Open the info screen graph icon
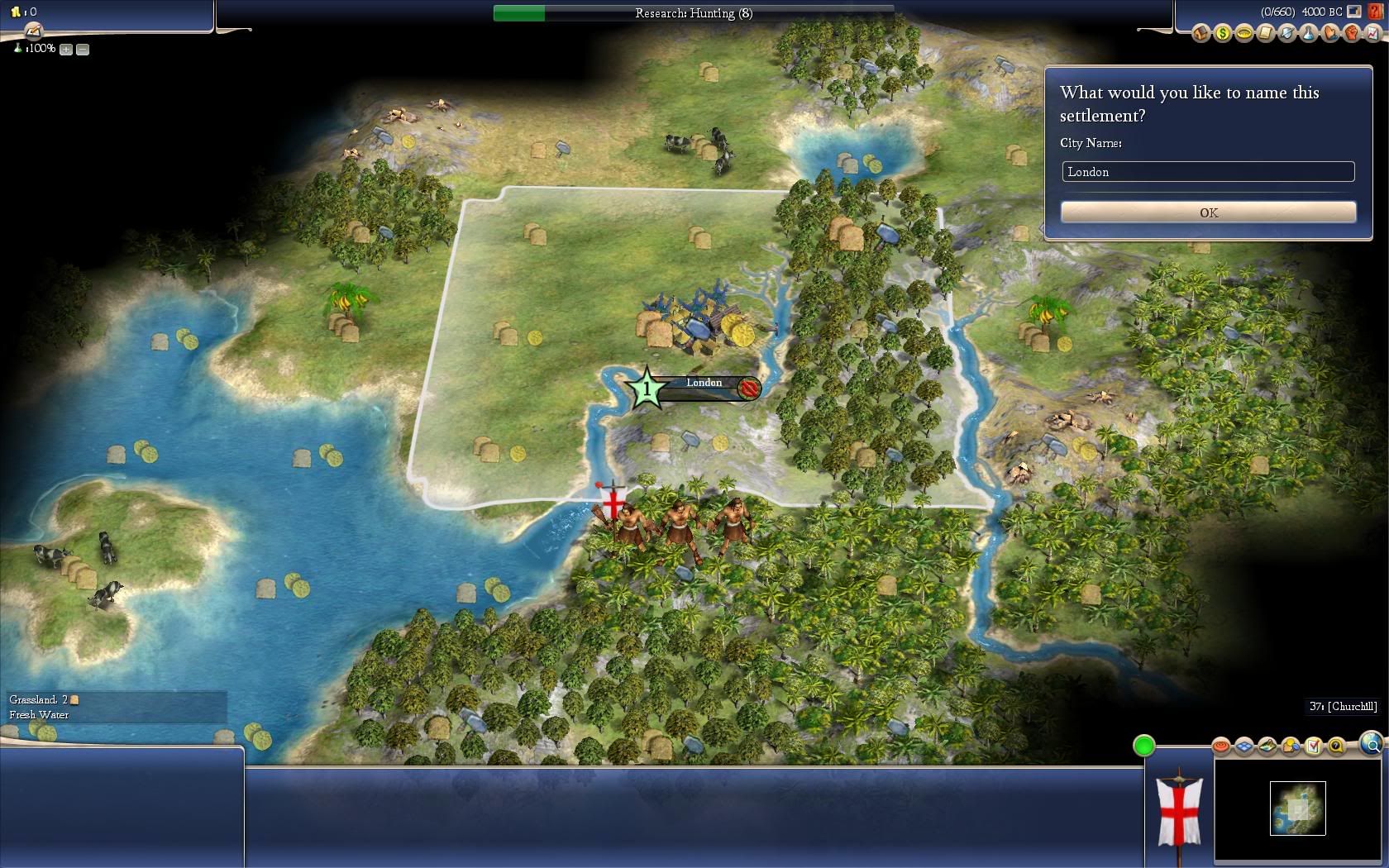 coord(1372,33)
